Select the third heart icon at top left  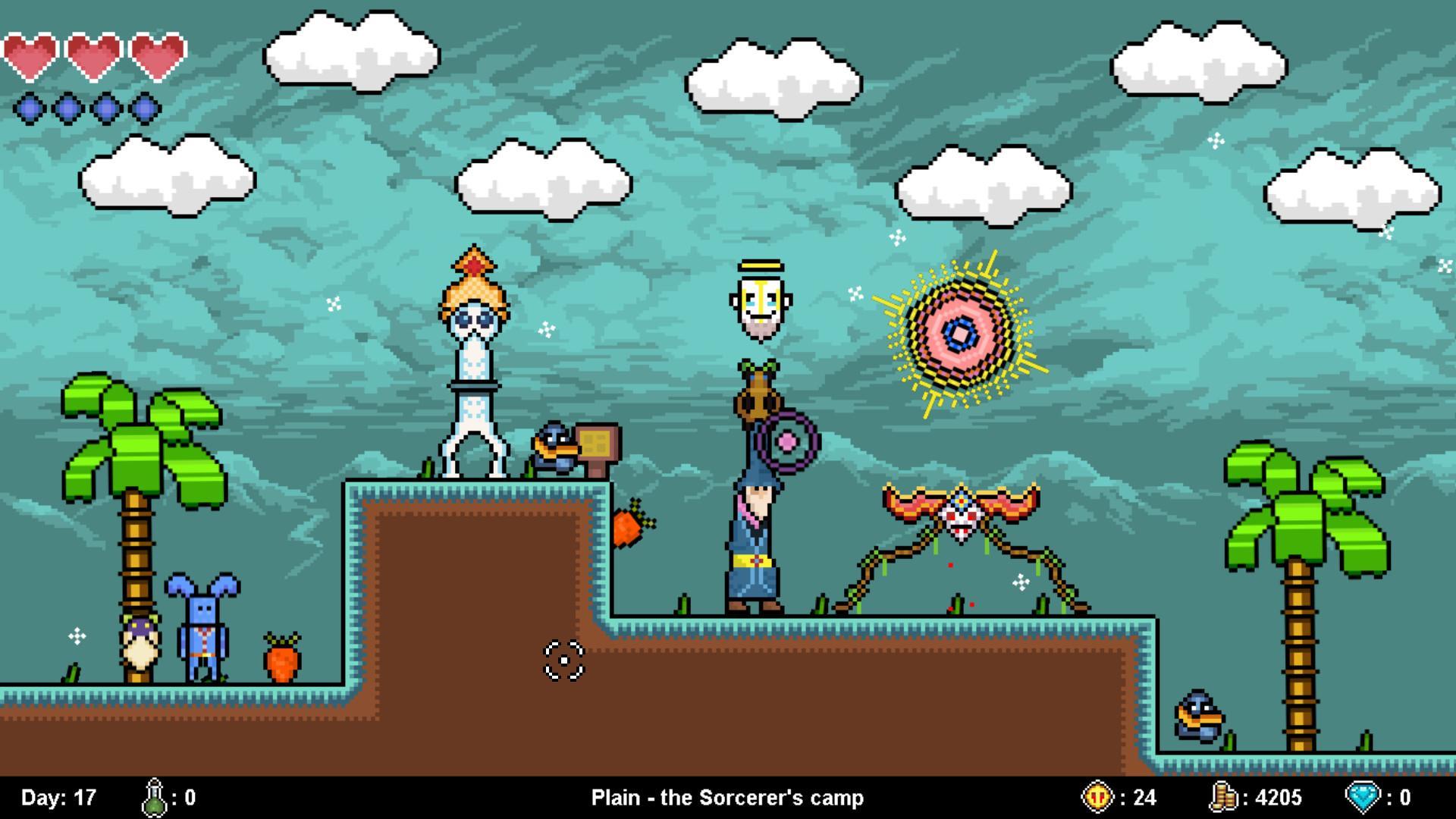coord(155,55)
